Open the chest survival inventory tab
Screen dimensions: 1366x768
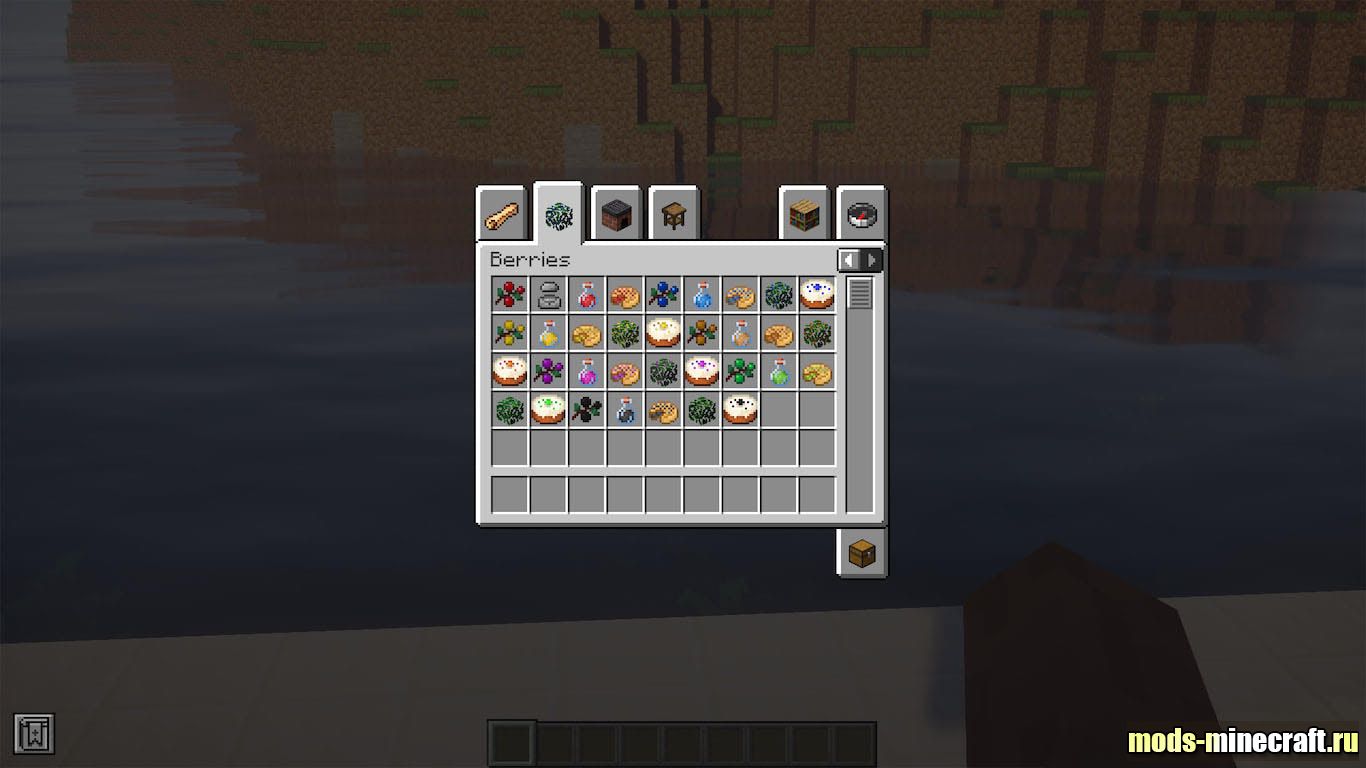(x=862, y=553)
